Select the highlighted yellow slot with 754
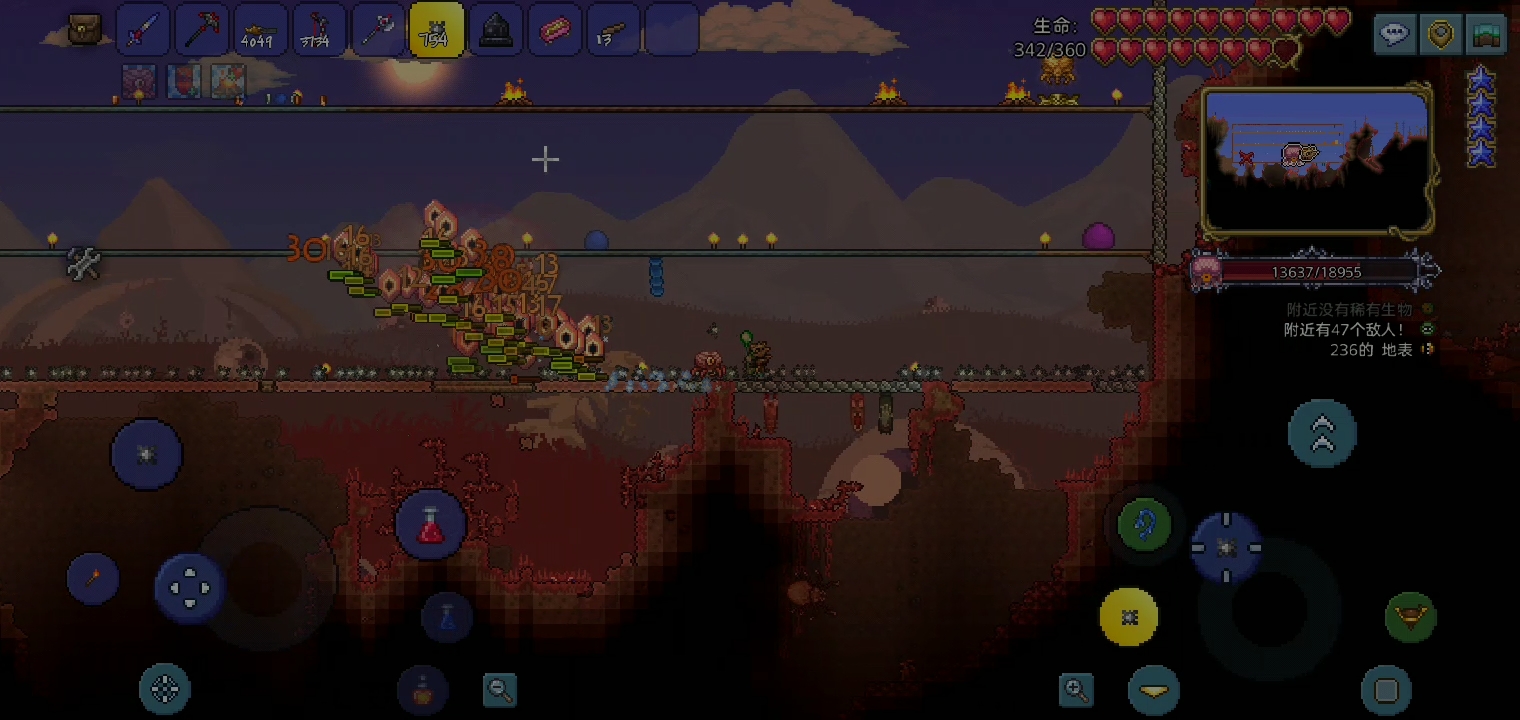The height and width of the screenshot is (720, 1520). coord(436,30)
